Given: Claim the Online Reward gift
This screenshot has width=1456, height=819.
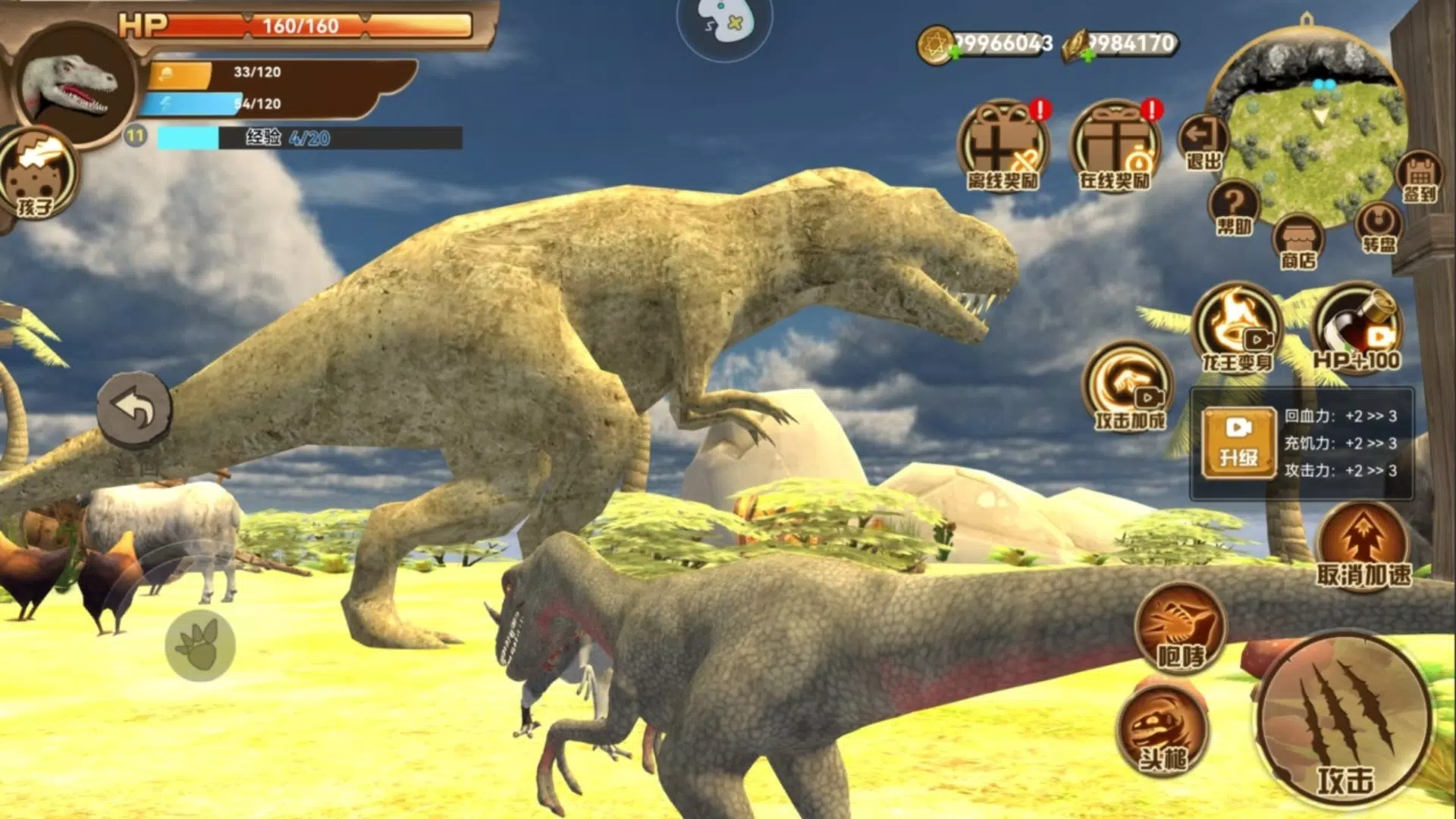Looking at the screenshot, I should pos(1115,146).
